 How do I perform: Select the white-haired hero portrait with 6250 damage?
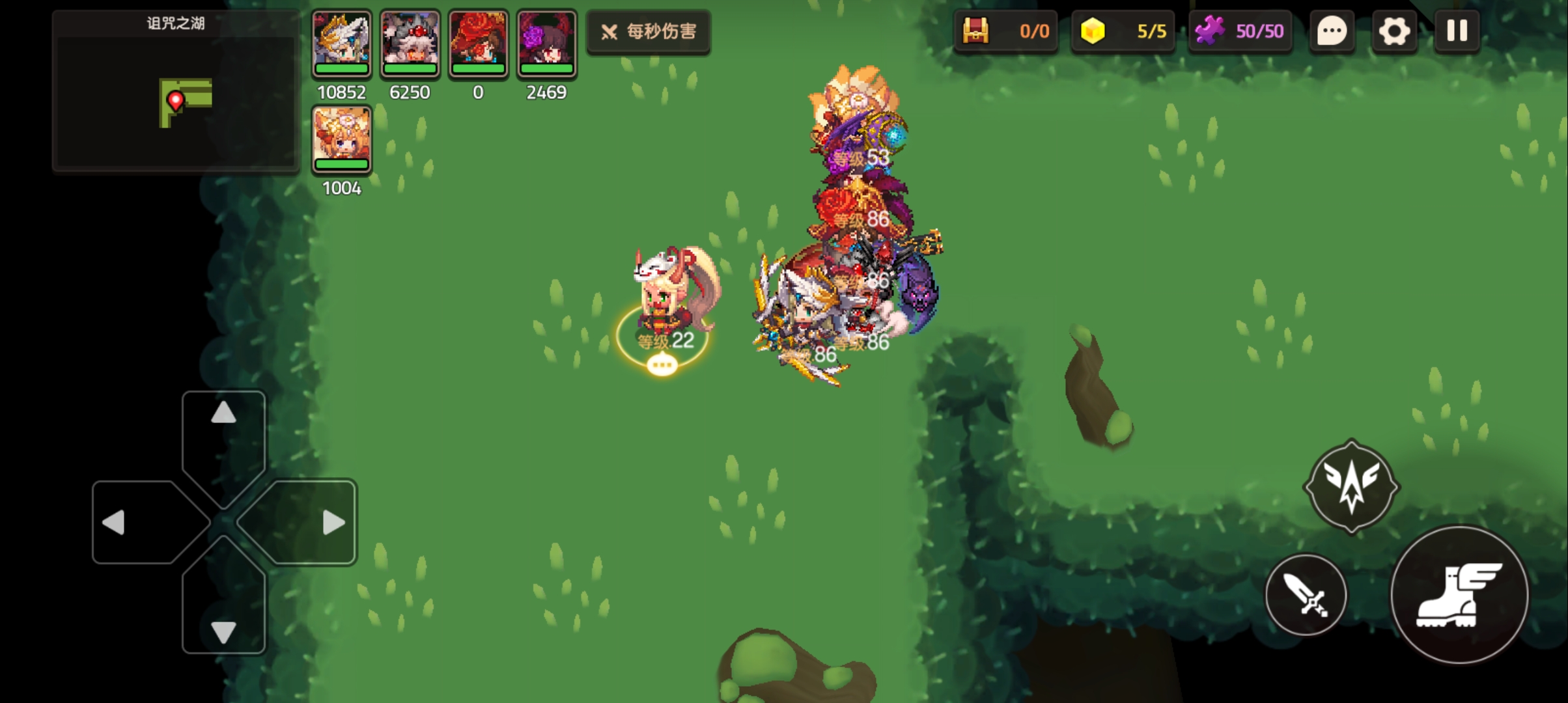[410, 43]
